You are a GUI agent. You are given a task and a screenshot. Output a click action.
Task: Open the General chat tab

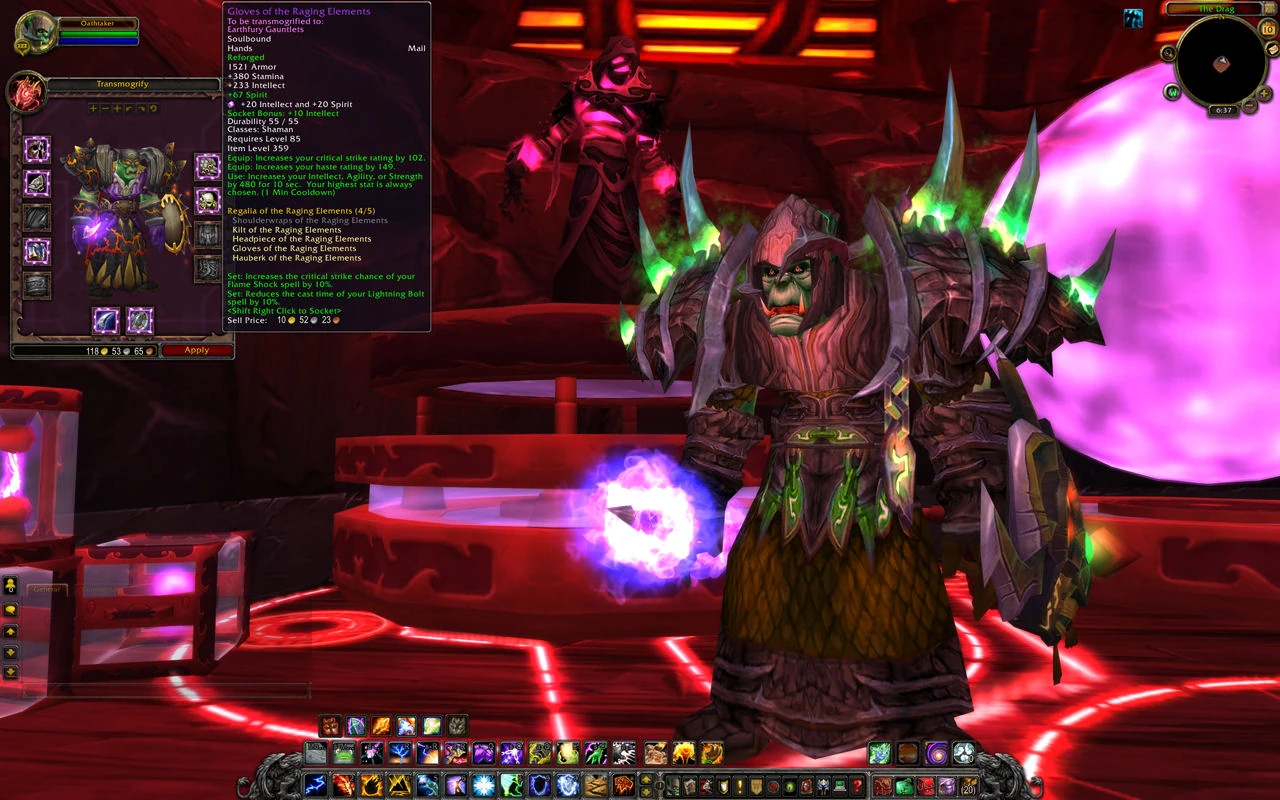tap(47, 590)
